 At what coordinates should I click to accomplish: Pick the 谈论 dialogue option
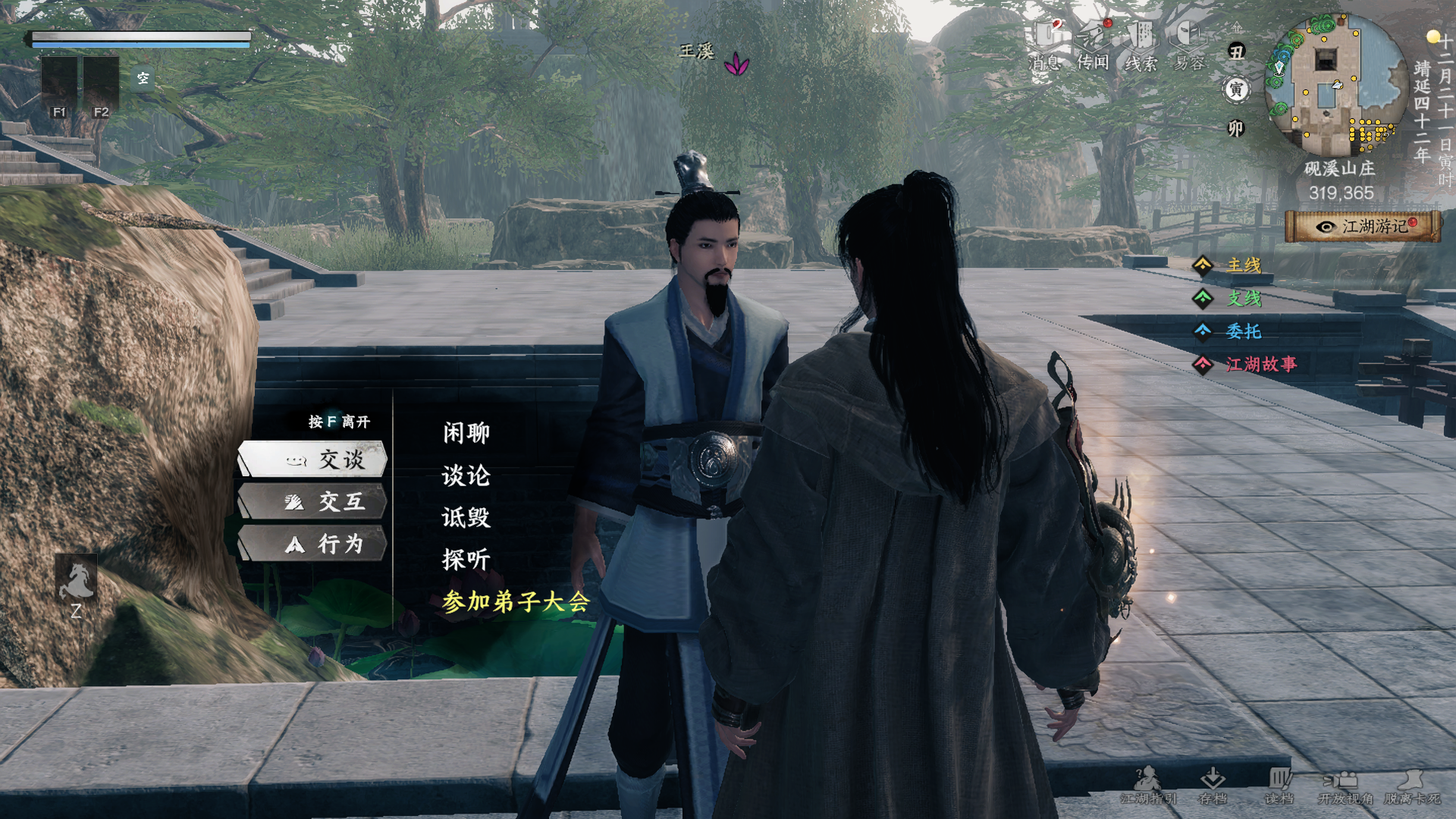pyautogui.click(x=466, y=475)
